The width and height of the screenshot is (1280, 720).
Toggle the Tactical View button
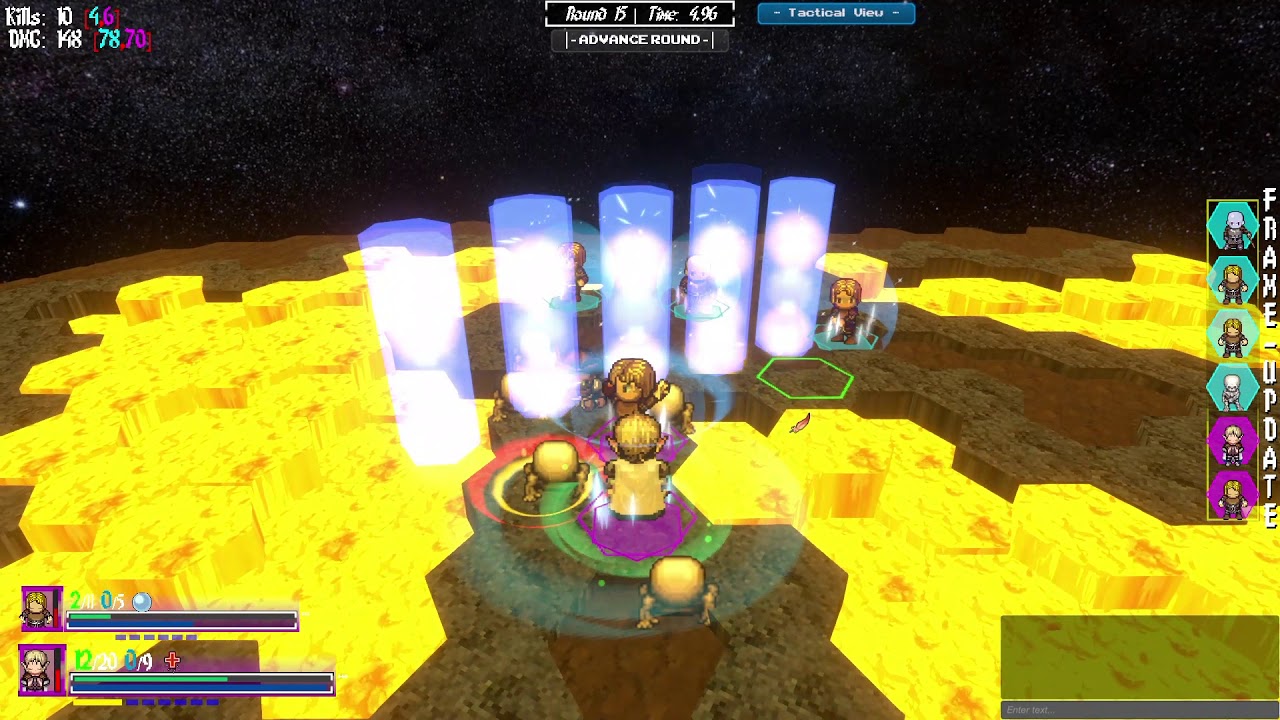[x=836, y=13]
